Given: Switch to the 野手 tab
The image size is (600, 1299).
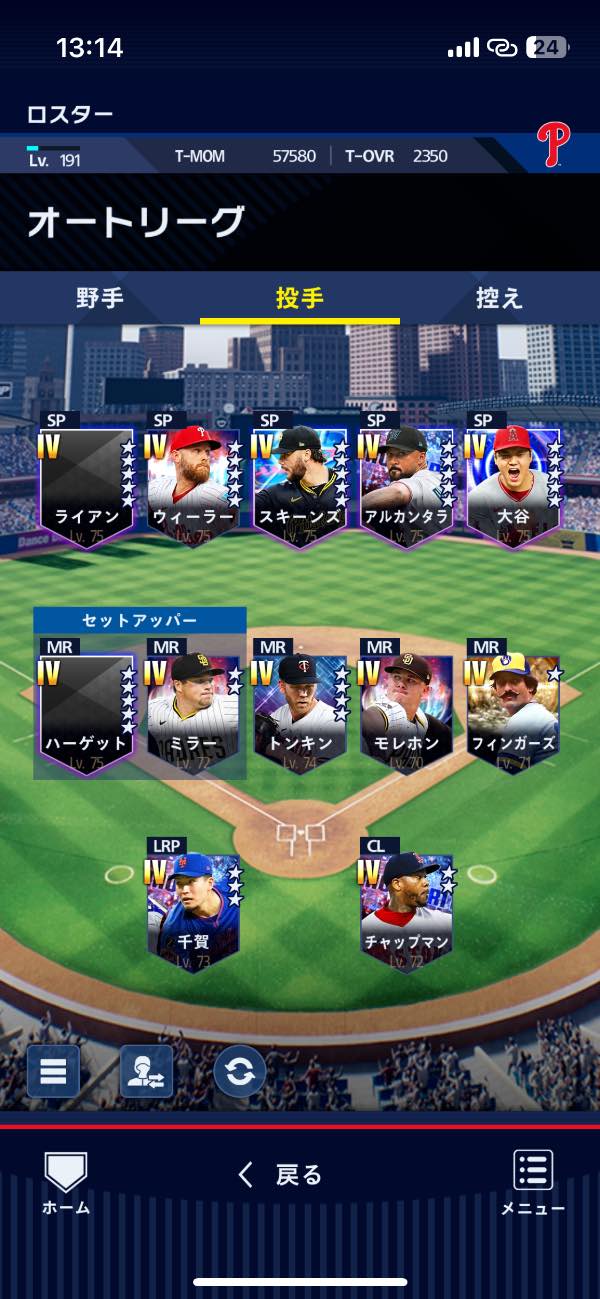Looking at the screenshot, I should (100, 298).
